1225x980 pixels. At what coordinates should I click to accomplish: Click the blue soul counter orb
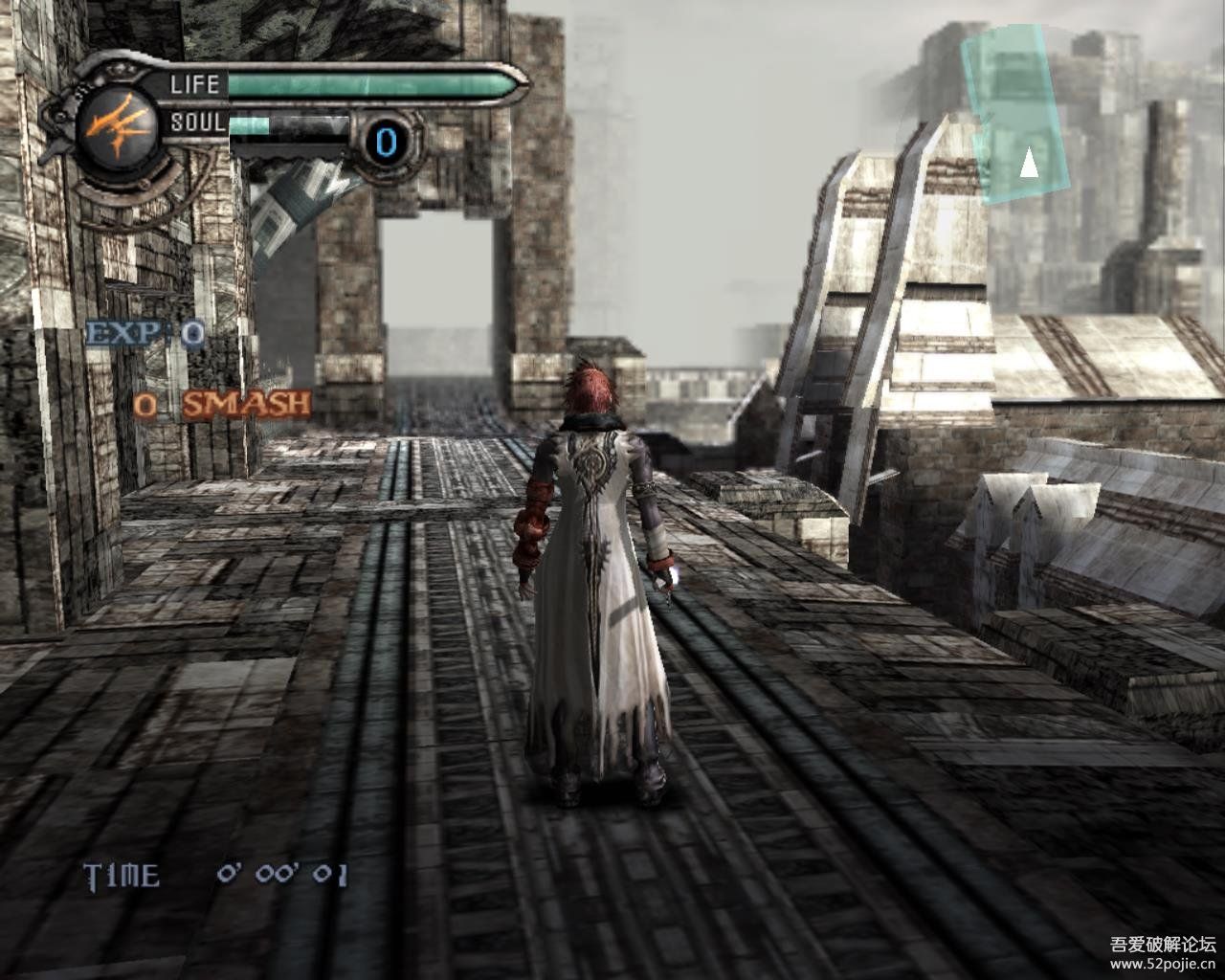pos(387,142)
